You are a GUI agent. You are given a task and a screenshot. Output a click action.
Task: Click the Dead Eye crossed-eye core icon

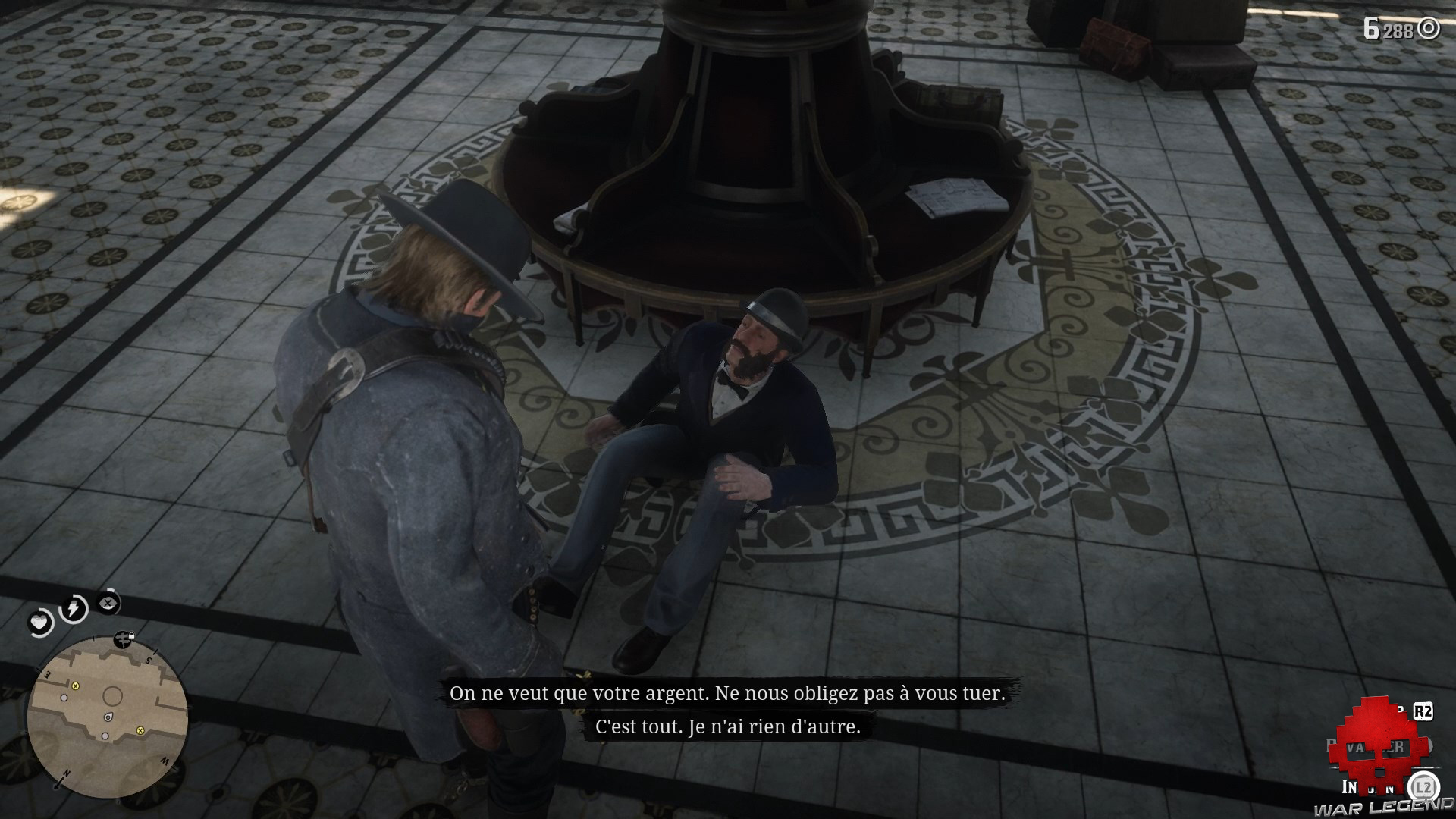[107, 603]
